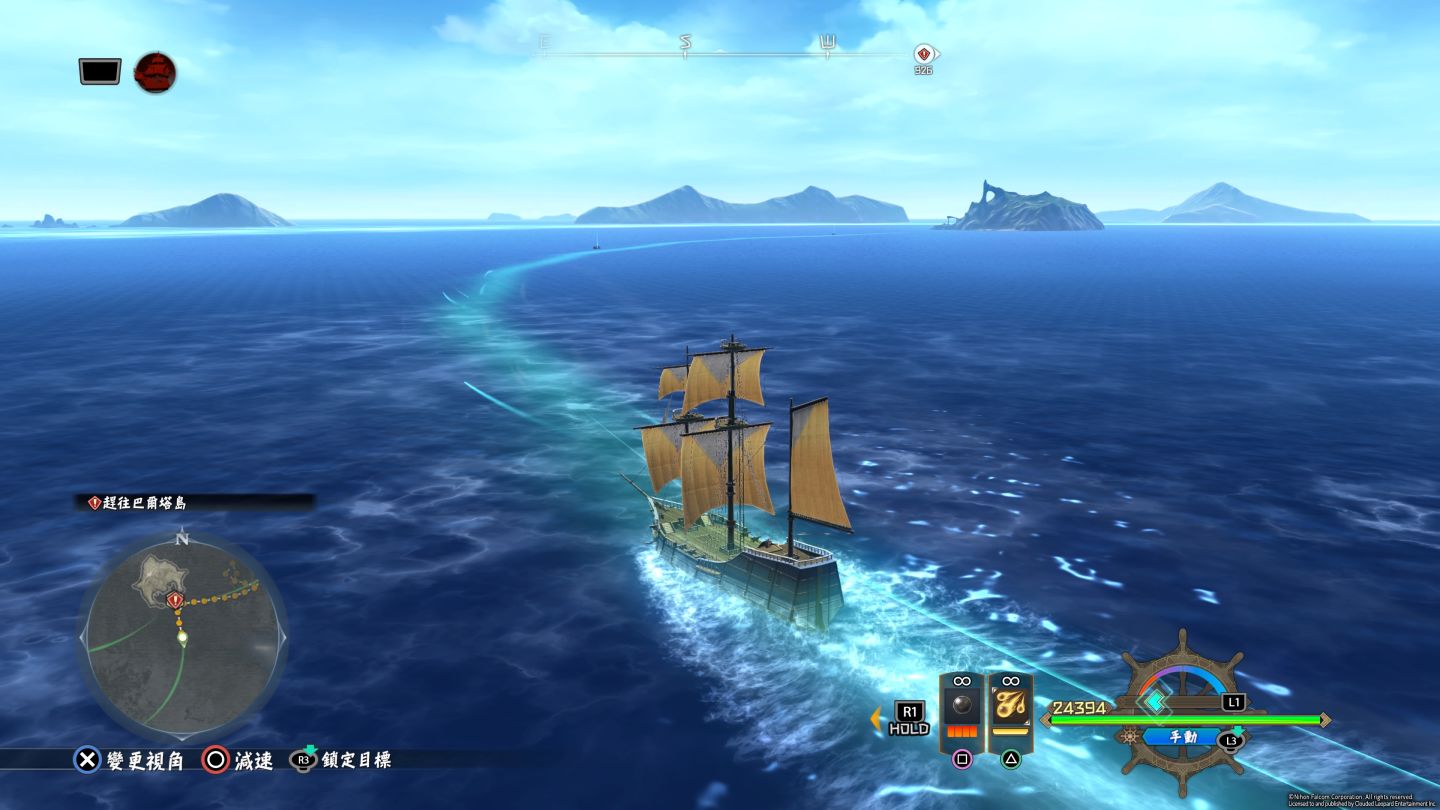Activate the golden fireball shot skill

[x=1010, y=707]
